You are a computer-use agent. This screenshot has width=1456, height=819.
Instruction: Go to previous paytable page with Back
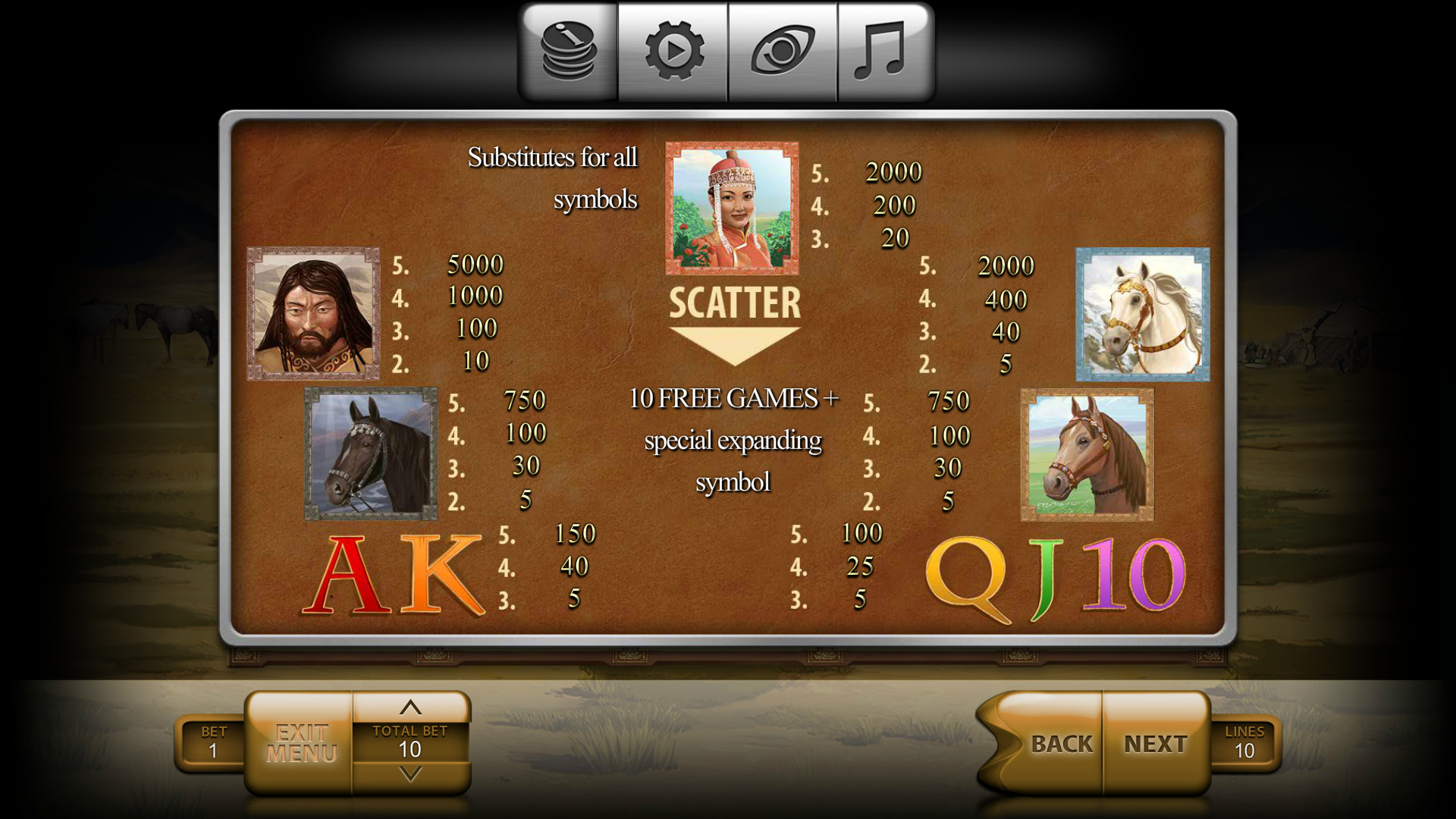coord(1059,744)
